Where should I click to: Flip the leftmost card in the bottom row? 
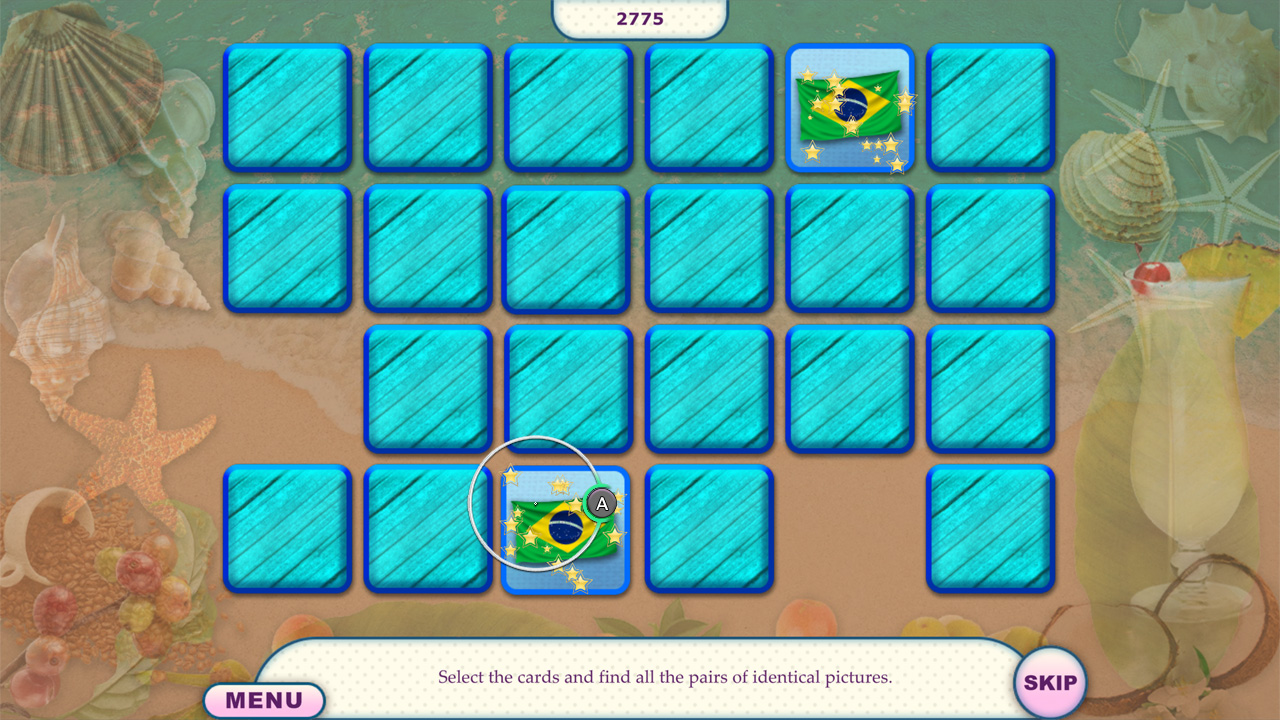[x=287, y=530]
